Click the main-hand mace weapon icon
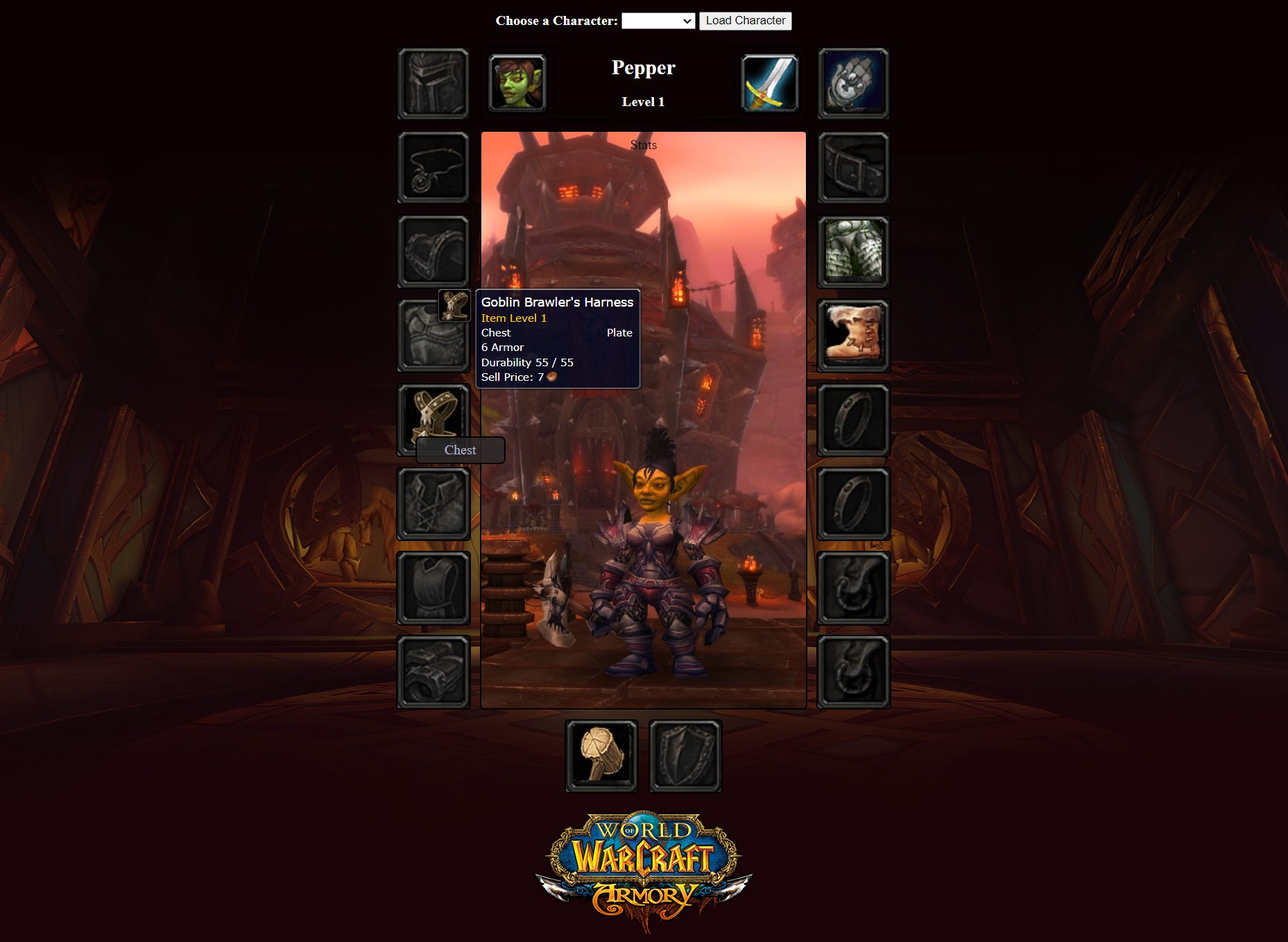 [602, 755]
